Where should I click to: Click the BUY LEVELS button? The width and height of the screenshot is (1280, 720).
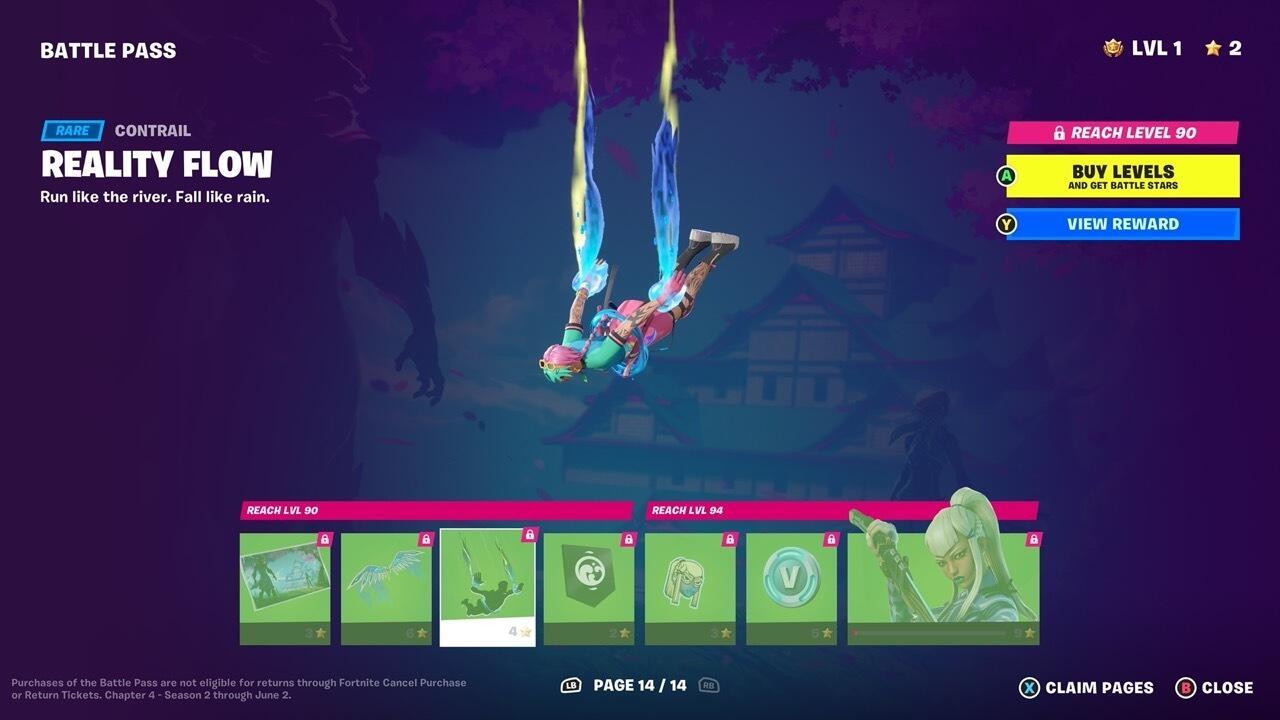(x=1122, y=176)
